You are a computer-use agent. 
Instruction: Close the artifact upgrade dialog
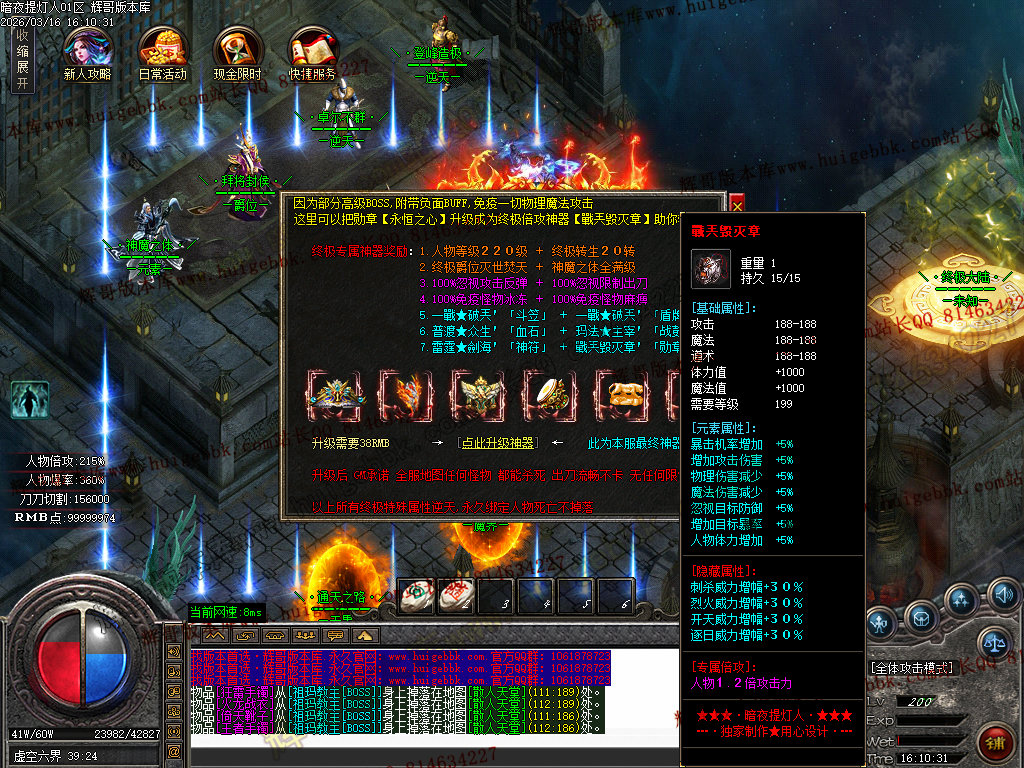737,205
